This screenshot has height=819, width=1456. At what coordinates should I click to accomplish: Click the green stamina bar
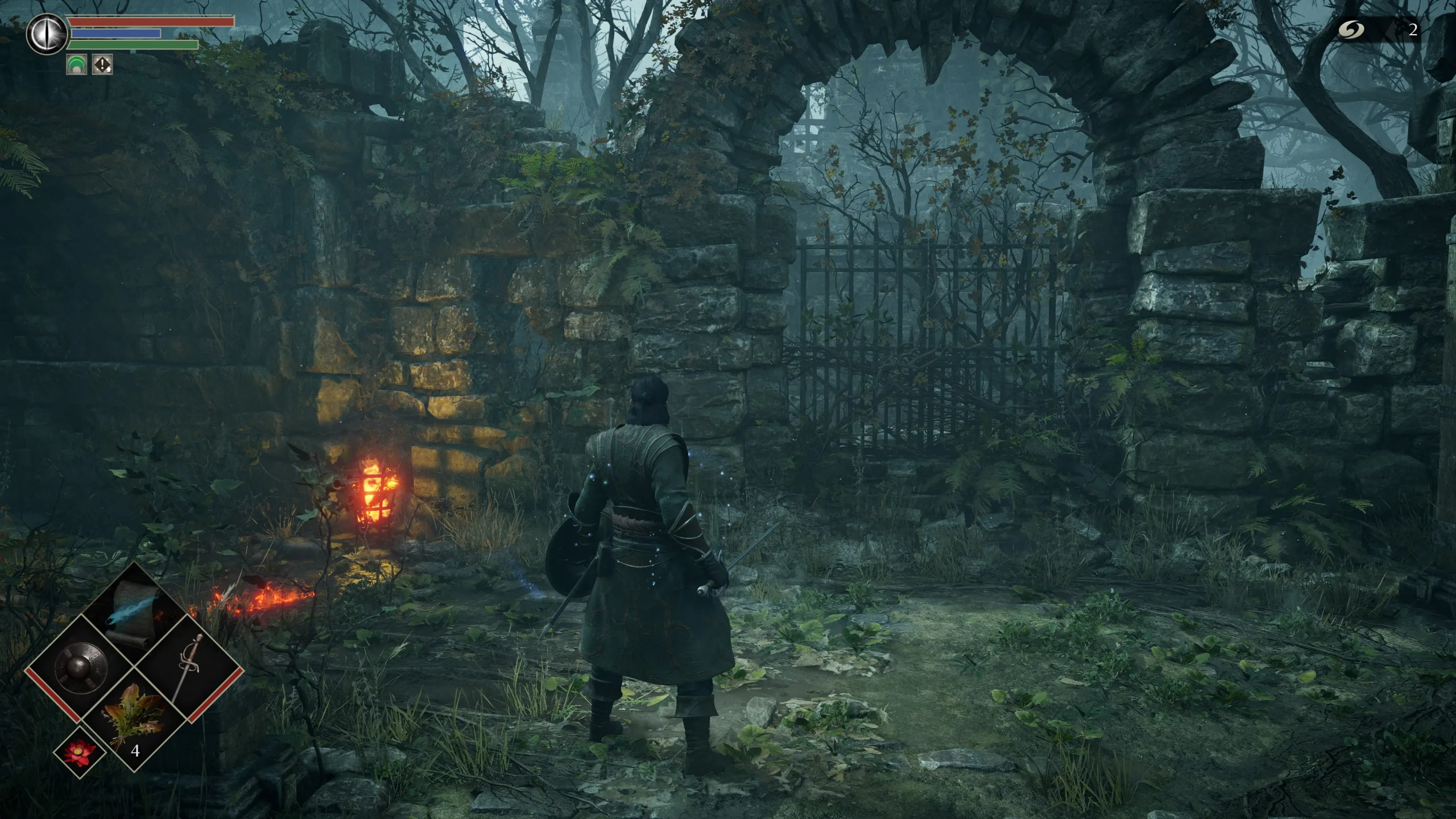(x=134, y=45)
